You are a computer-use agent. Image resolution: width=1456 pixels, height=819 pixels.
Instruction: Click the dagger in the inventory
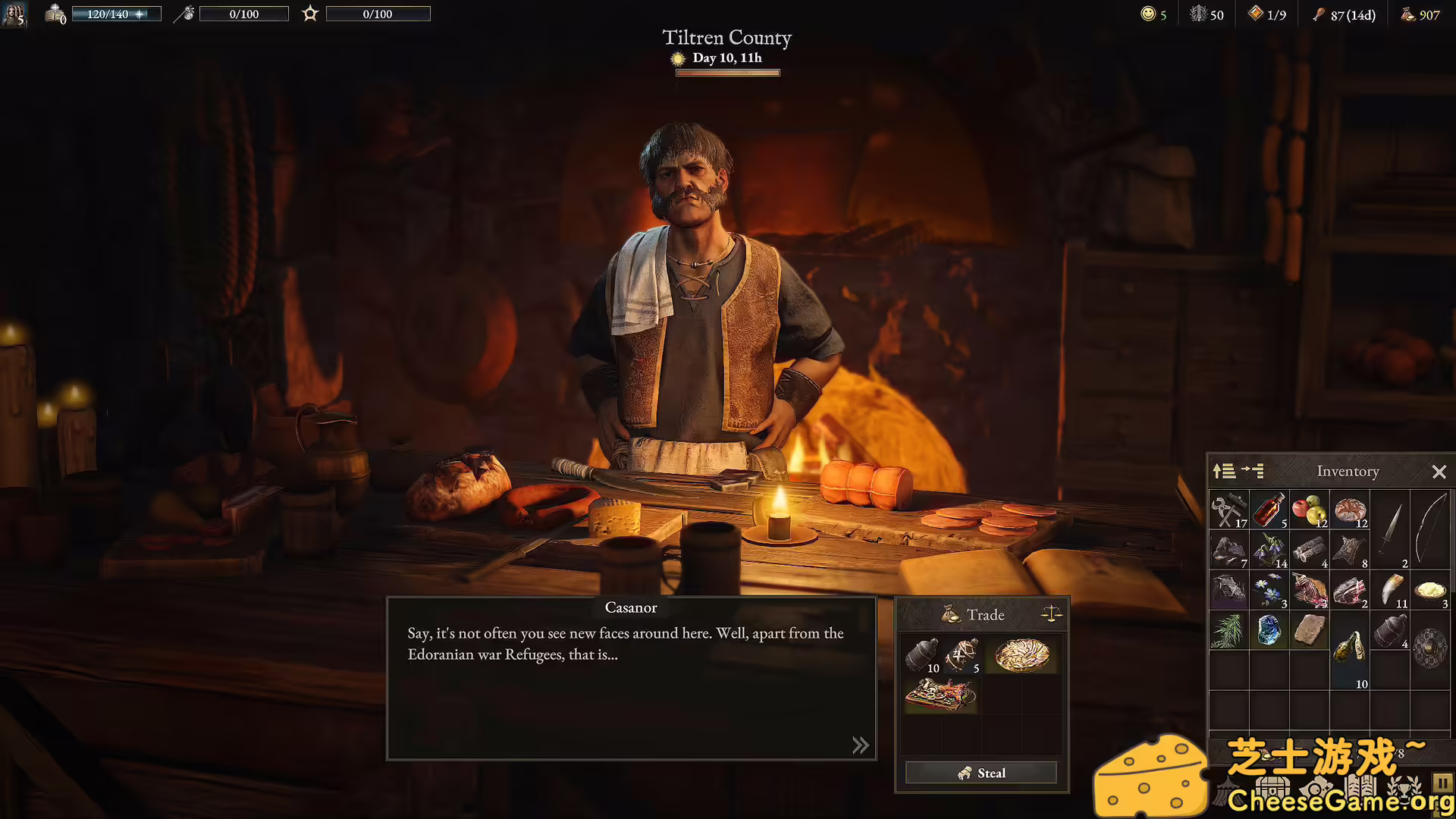[1390, 529]
